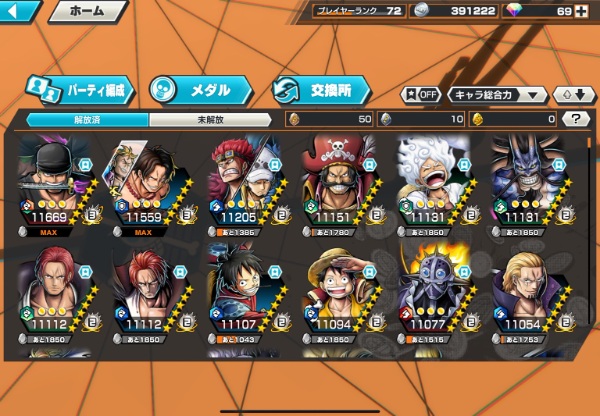The width and height of the screenshot is (600, 416).
Task: Open パーティ編成 party formation
Action: pyautogui.click(x=80, y=90)
